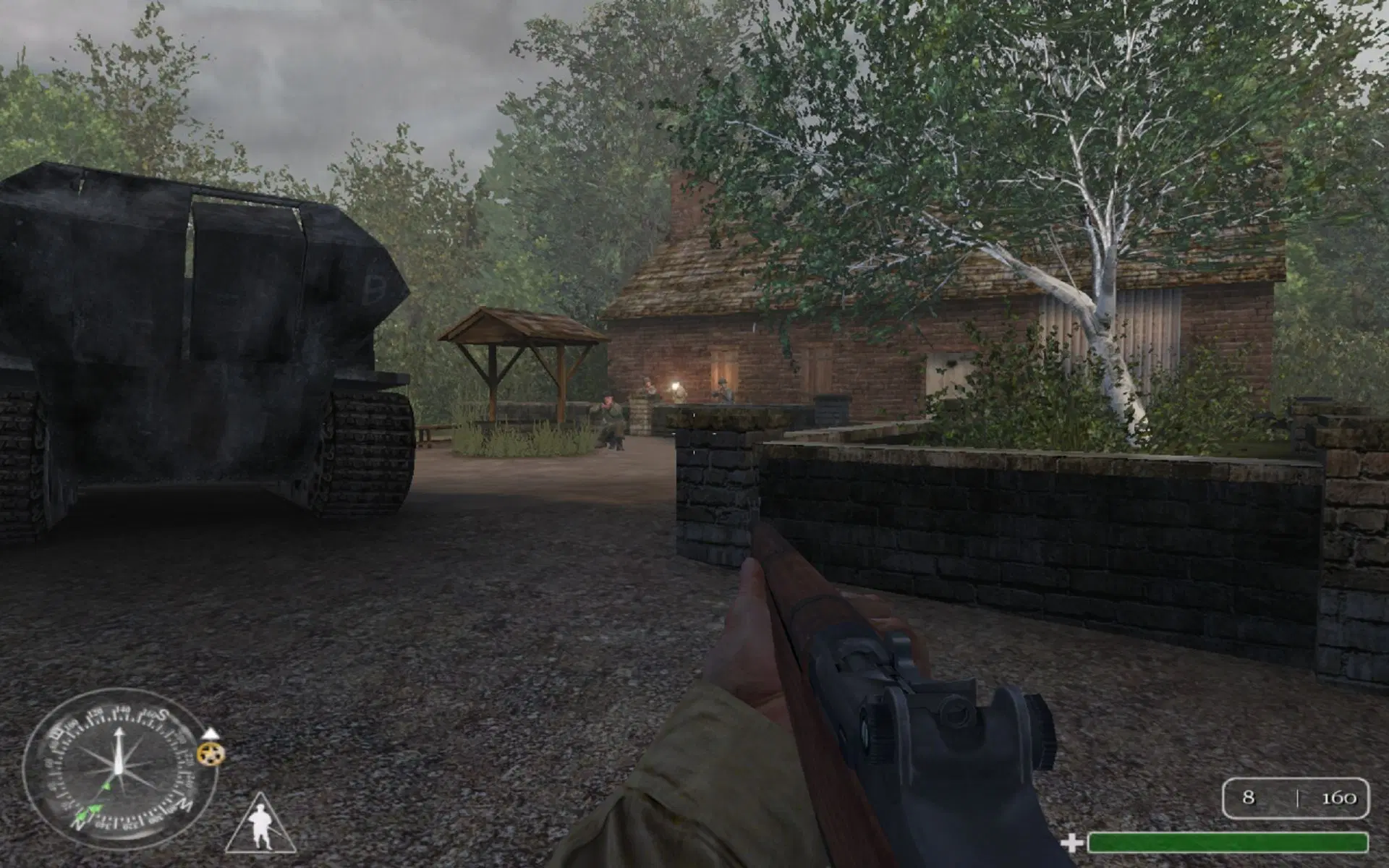
Task: Click the 'S' south marker on the compass
Action: [162, 713]
